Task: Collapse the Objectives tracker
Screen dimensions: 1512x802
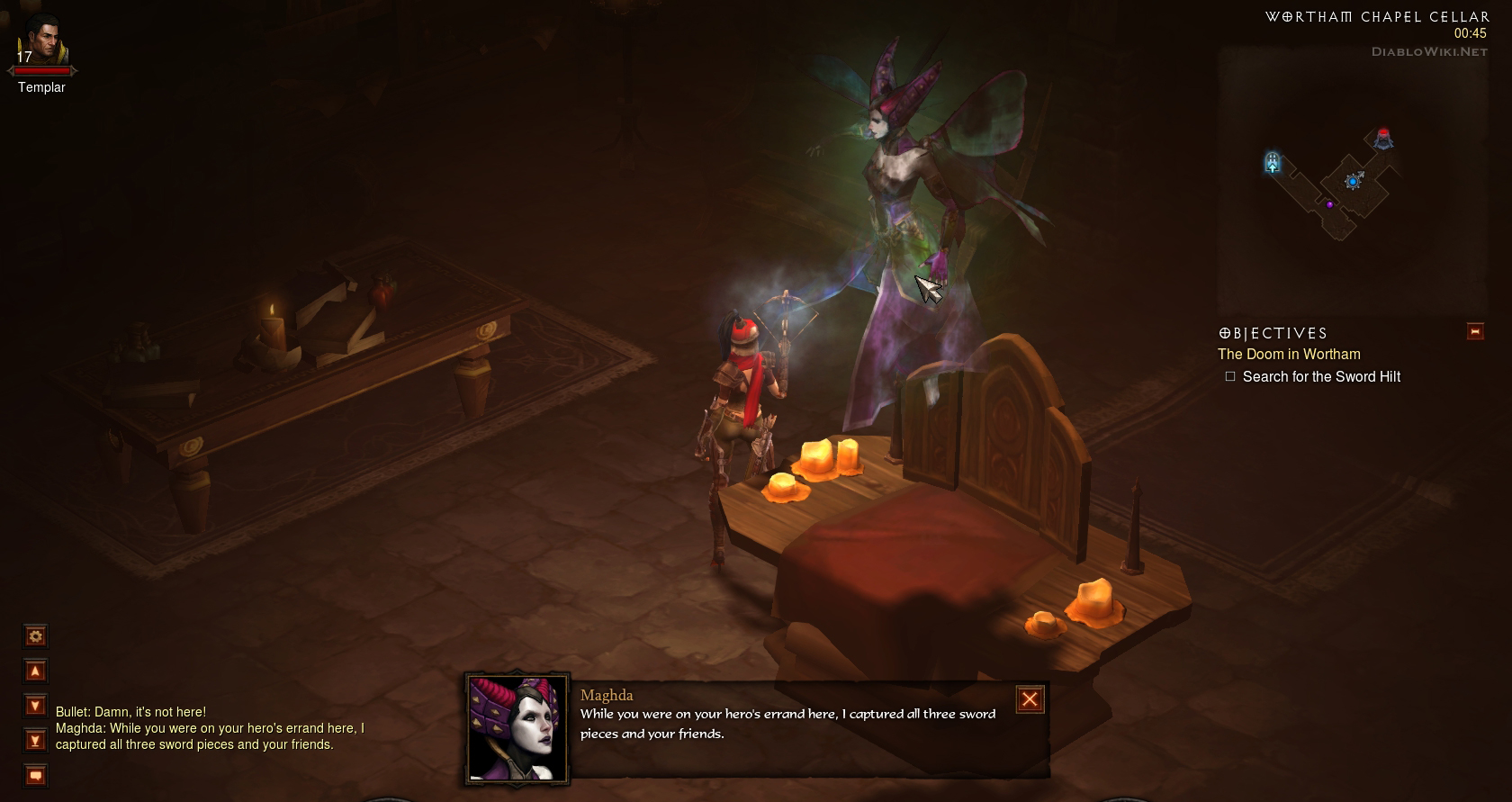Action: 1474,331
